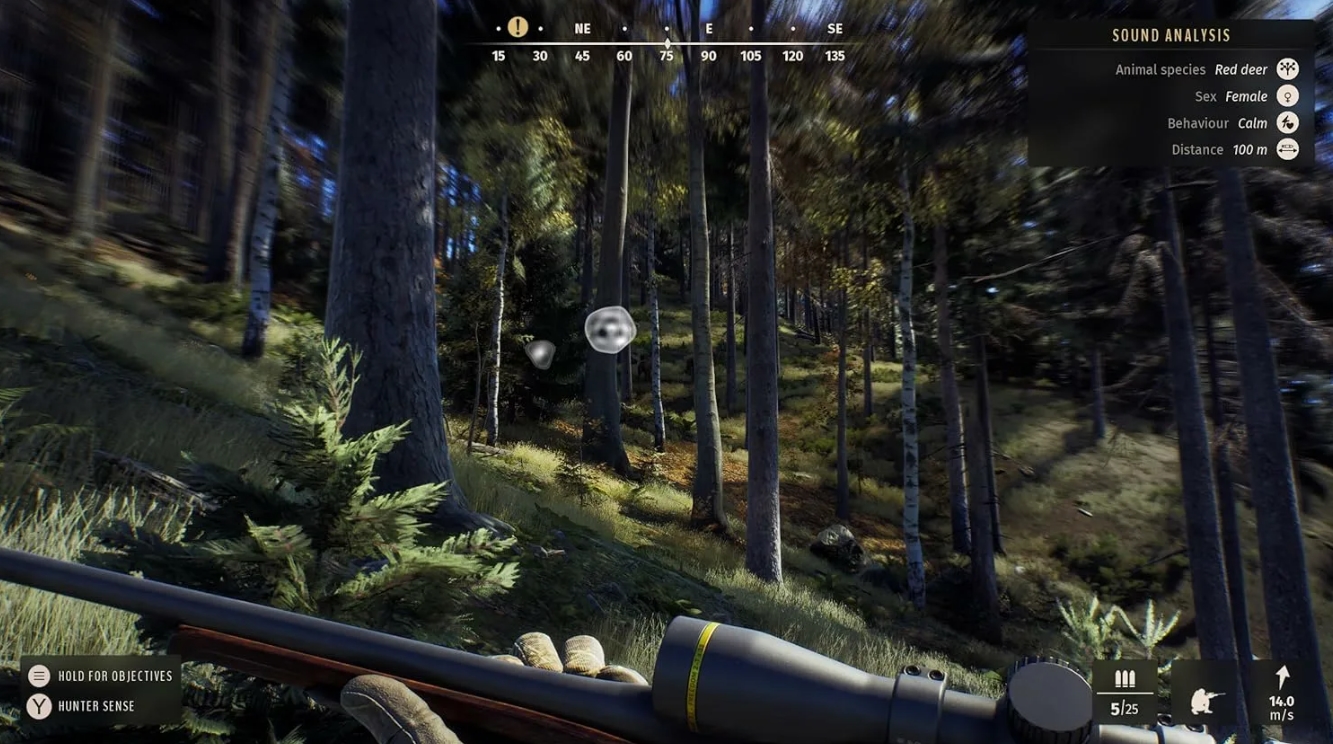Screen dimensions: 1333x744
Task: Click the wind direction arrow icon
Action: [1281, 675]
